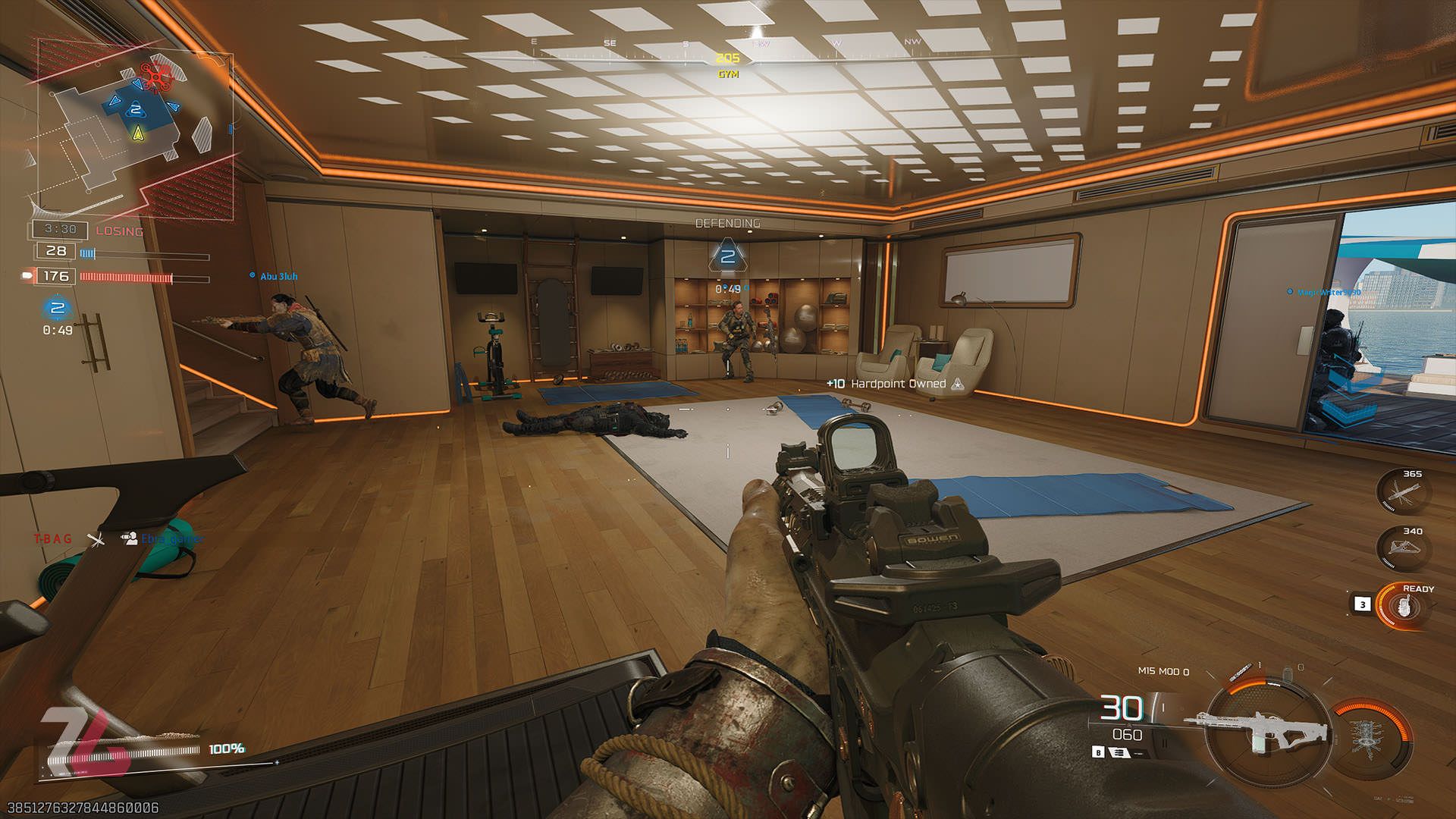Click the defending objective marker labeled 2

coord(730,258)
